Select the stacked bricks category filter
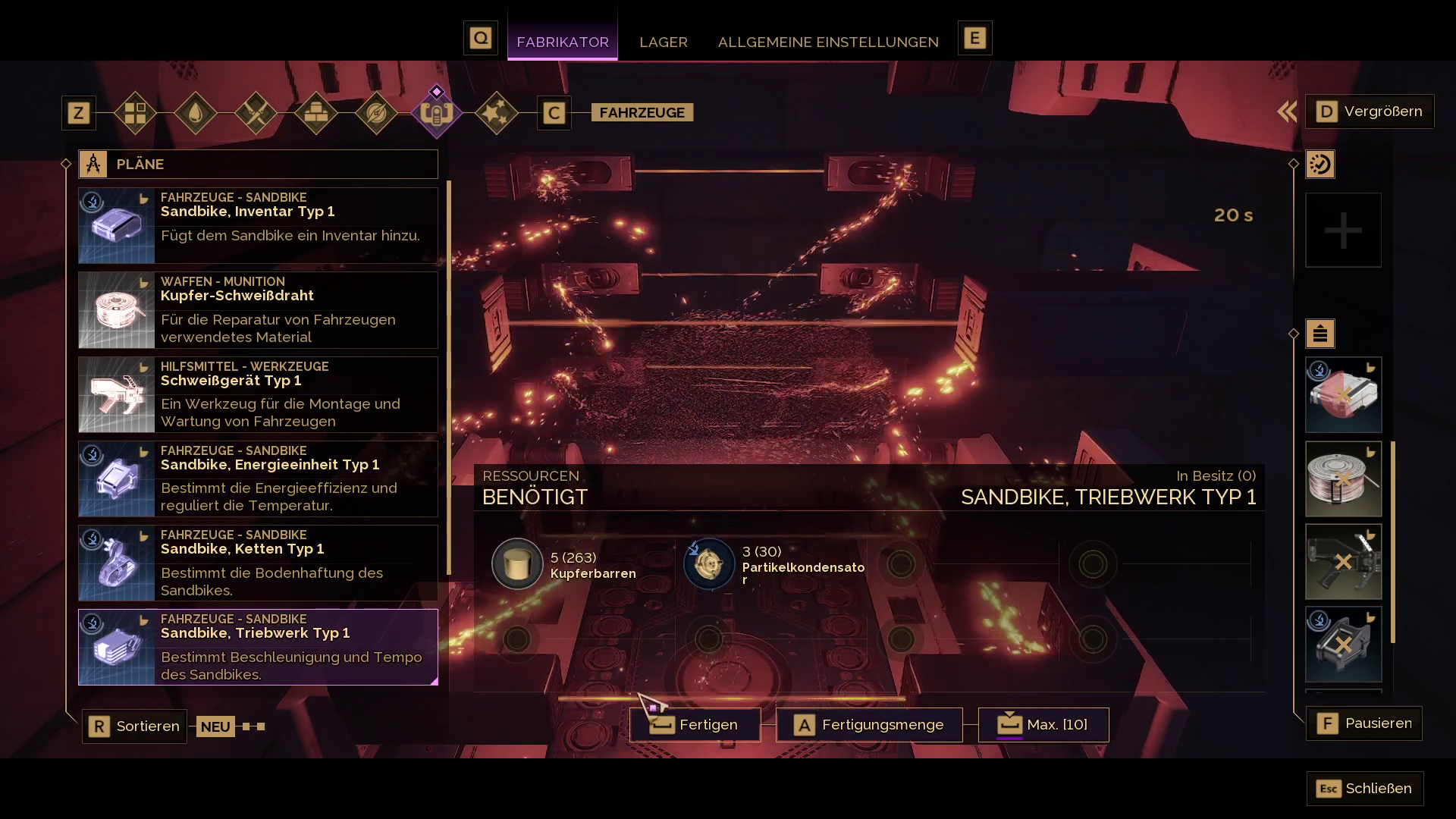1456x819 pixels. [x=315, y=113]
